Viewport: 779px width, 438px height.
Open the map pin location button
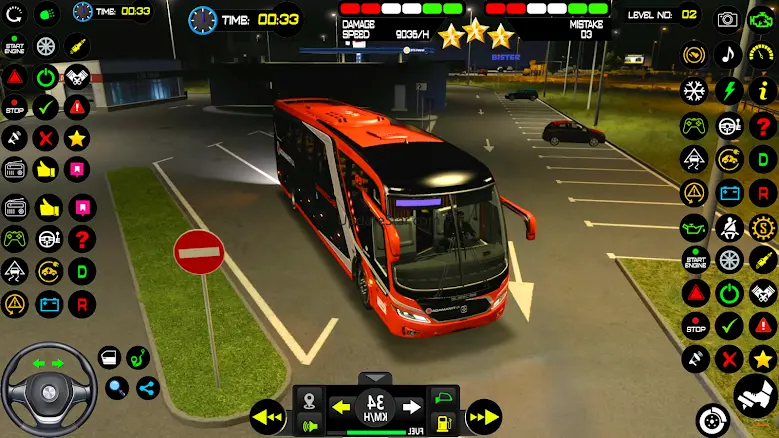(310, 398)
